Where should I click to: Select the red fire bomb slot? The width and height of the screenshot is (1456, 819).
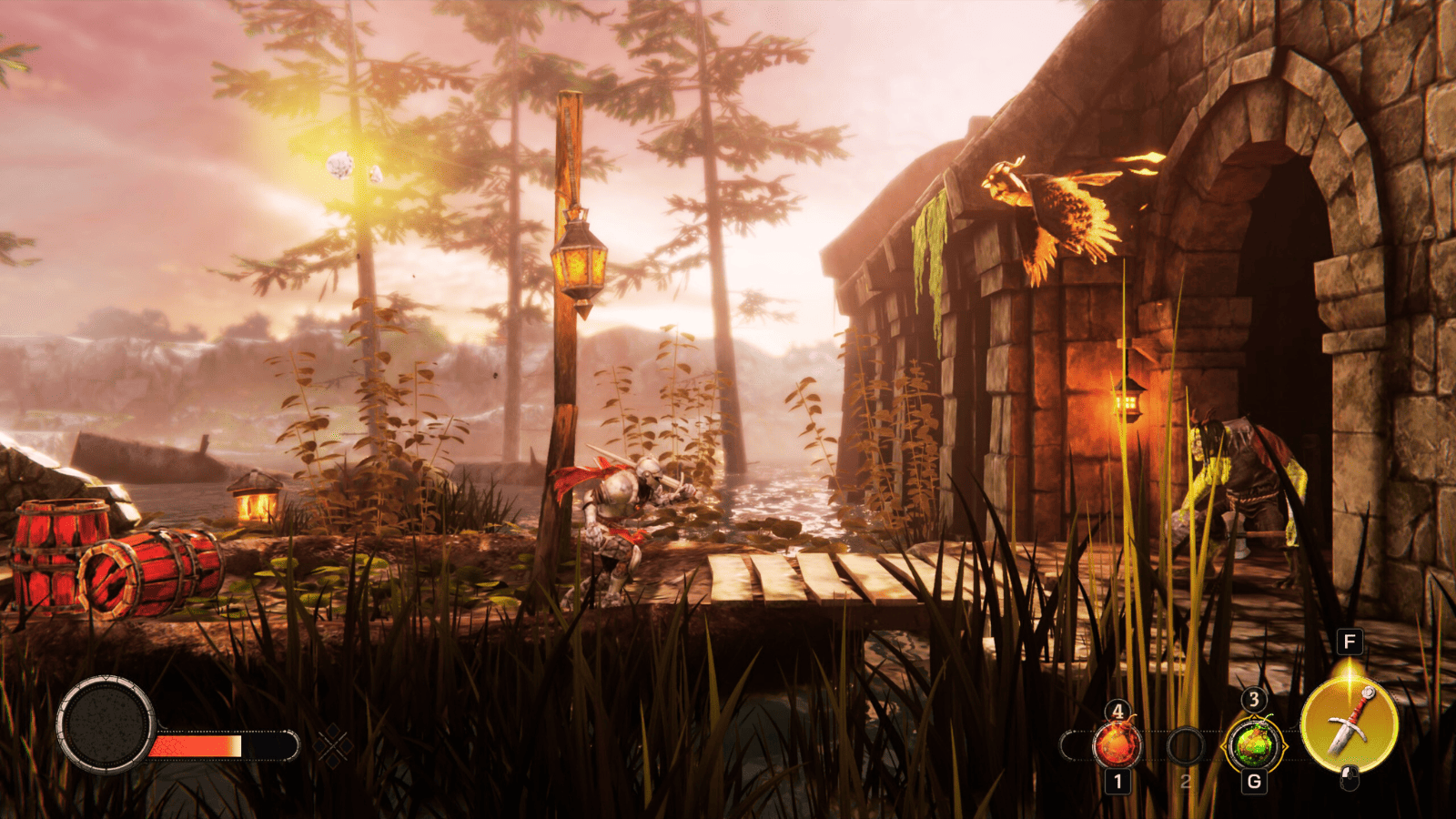click(1117, 745)
